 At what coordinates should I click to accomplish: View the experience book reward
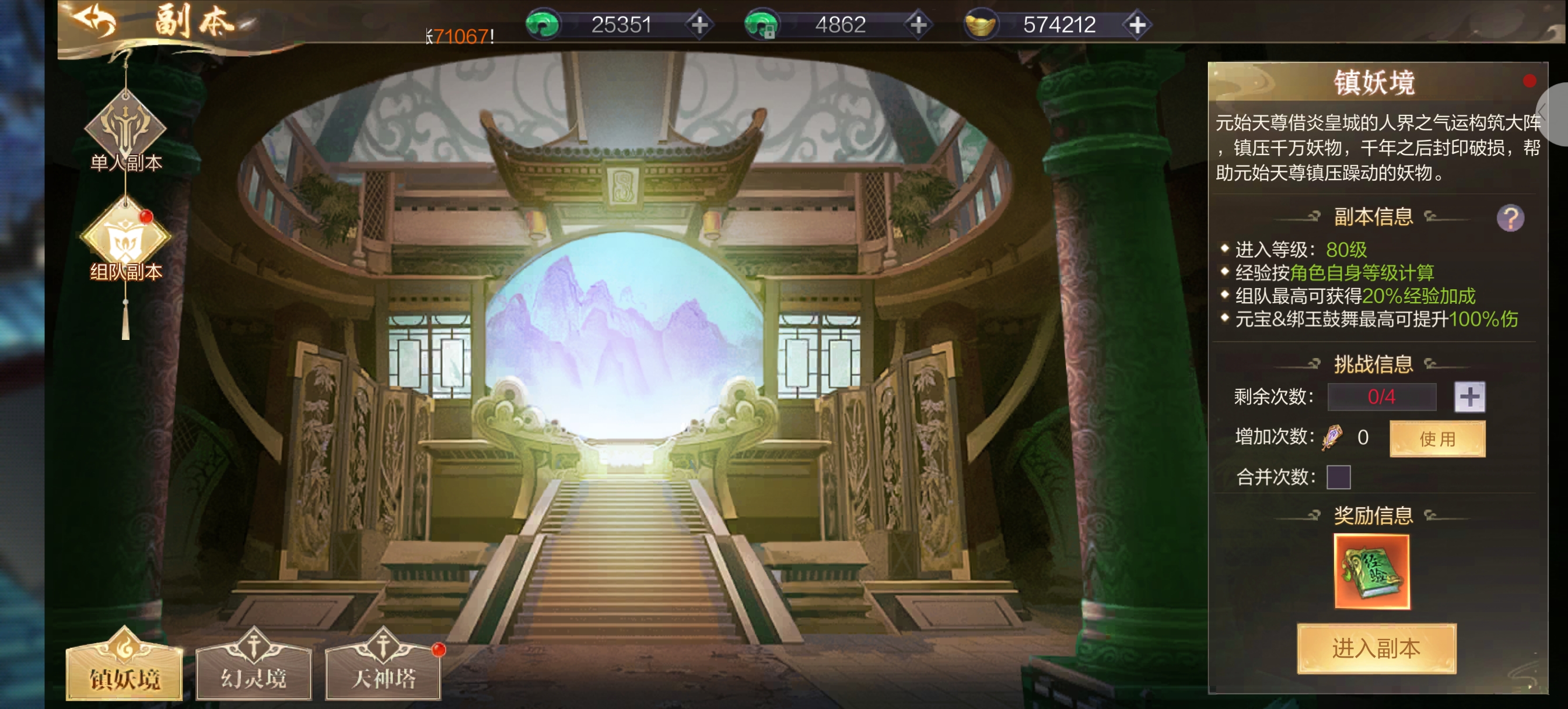1371,571
